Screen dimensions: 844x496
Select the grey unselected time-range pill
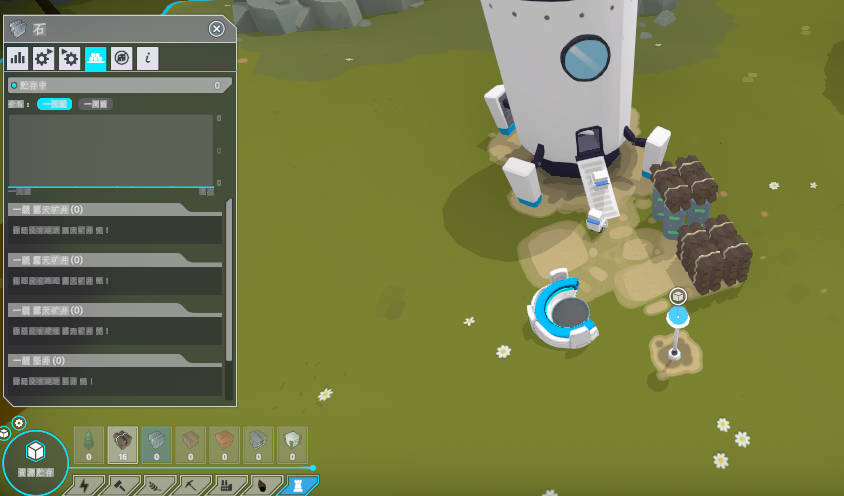(x=96, y=103)
